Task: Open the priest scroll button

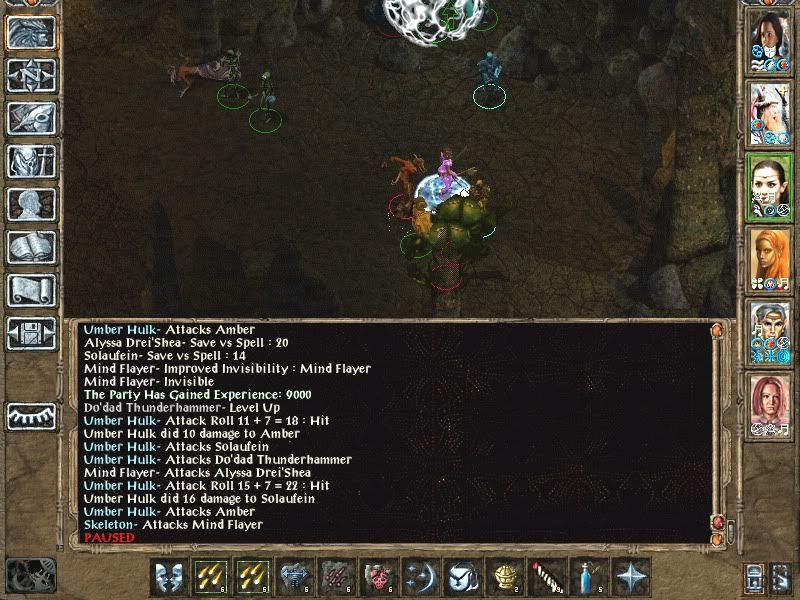Action: (31, 290)
